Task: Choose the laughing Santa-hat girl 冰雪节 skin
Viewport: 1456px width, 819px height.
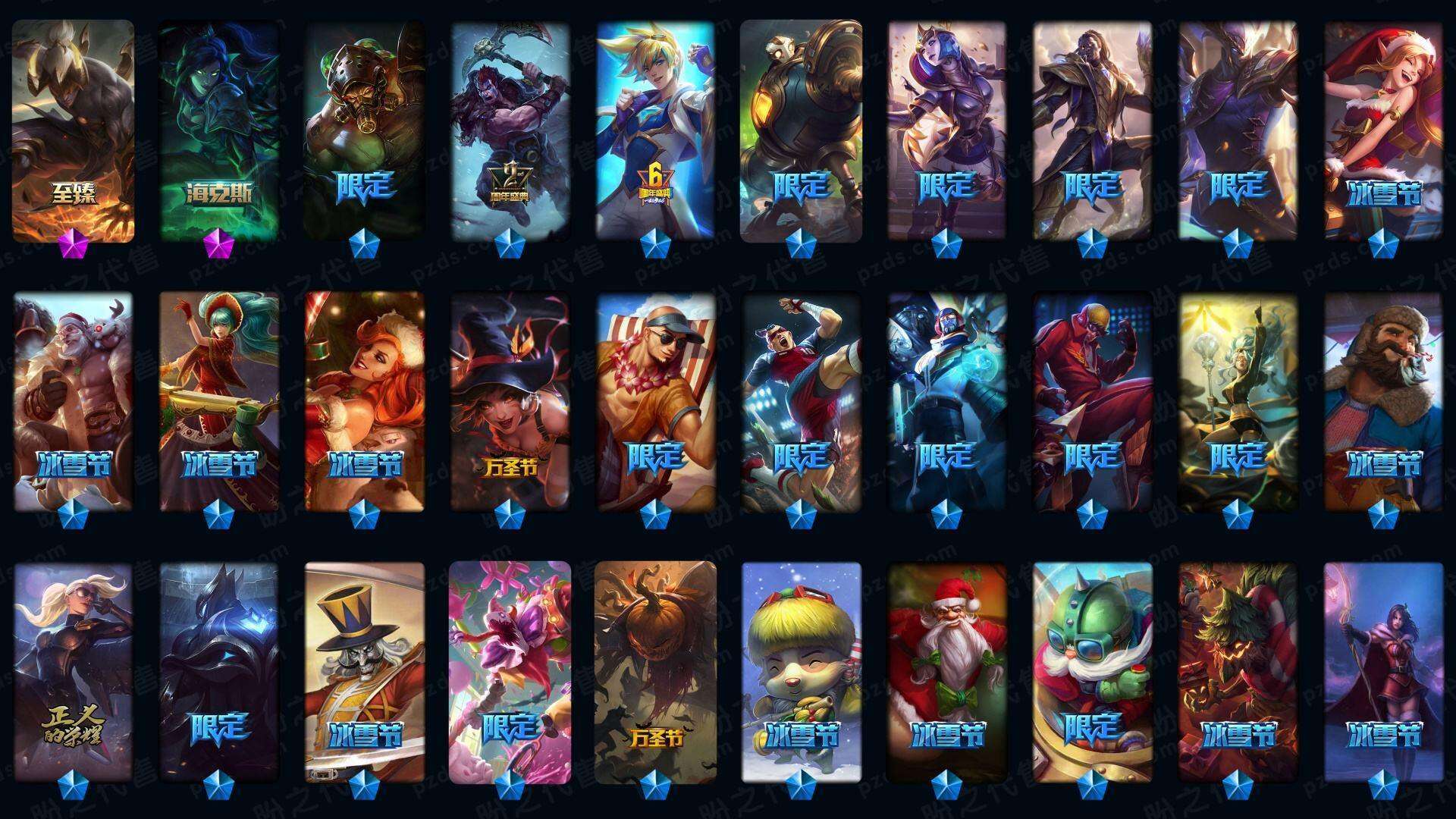Action: coord(1383,130)
